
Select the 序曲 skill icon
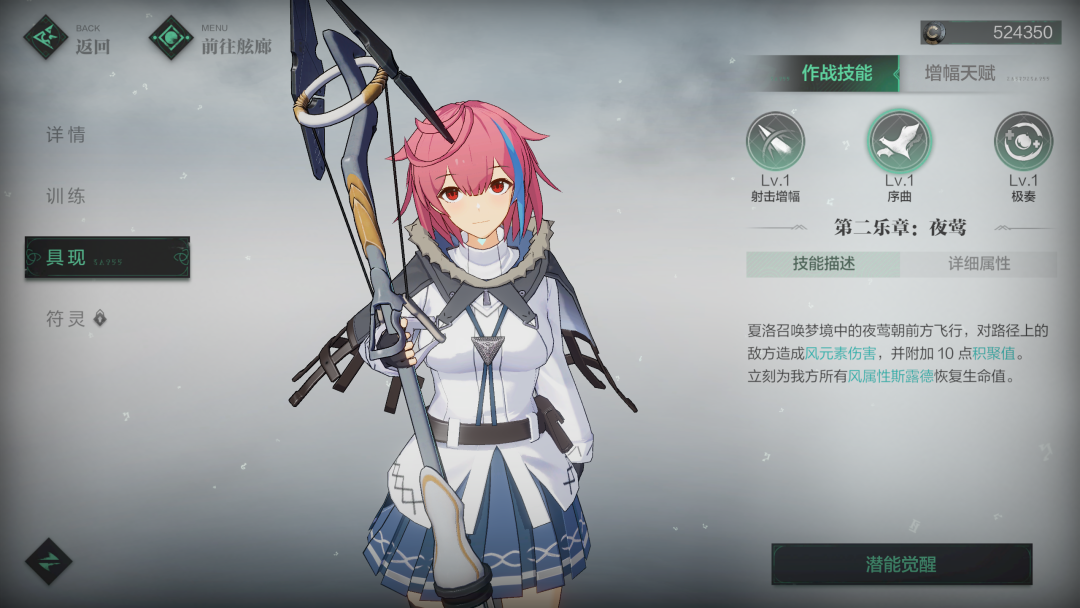click(899, 141)
